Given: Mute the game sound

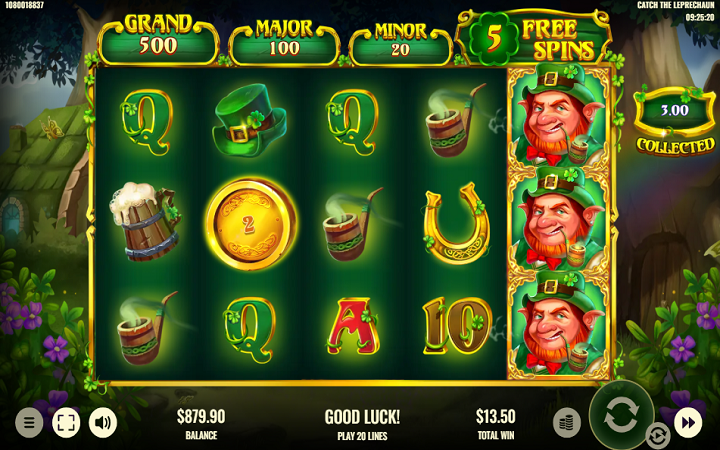Looking at the screenshot, I should [103, 422].
